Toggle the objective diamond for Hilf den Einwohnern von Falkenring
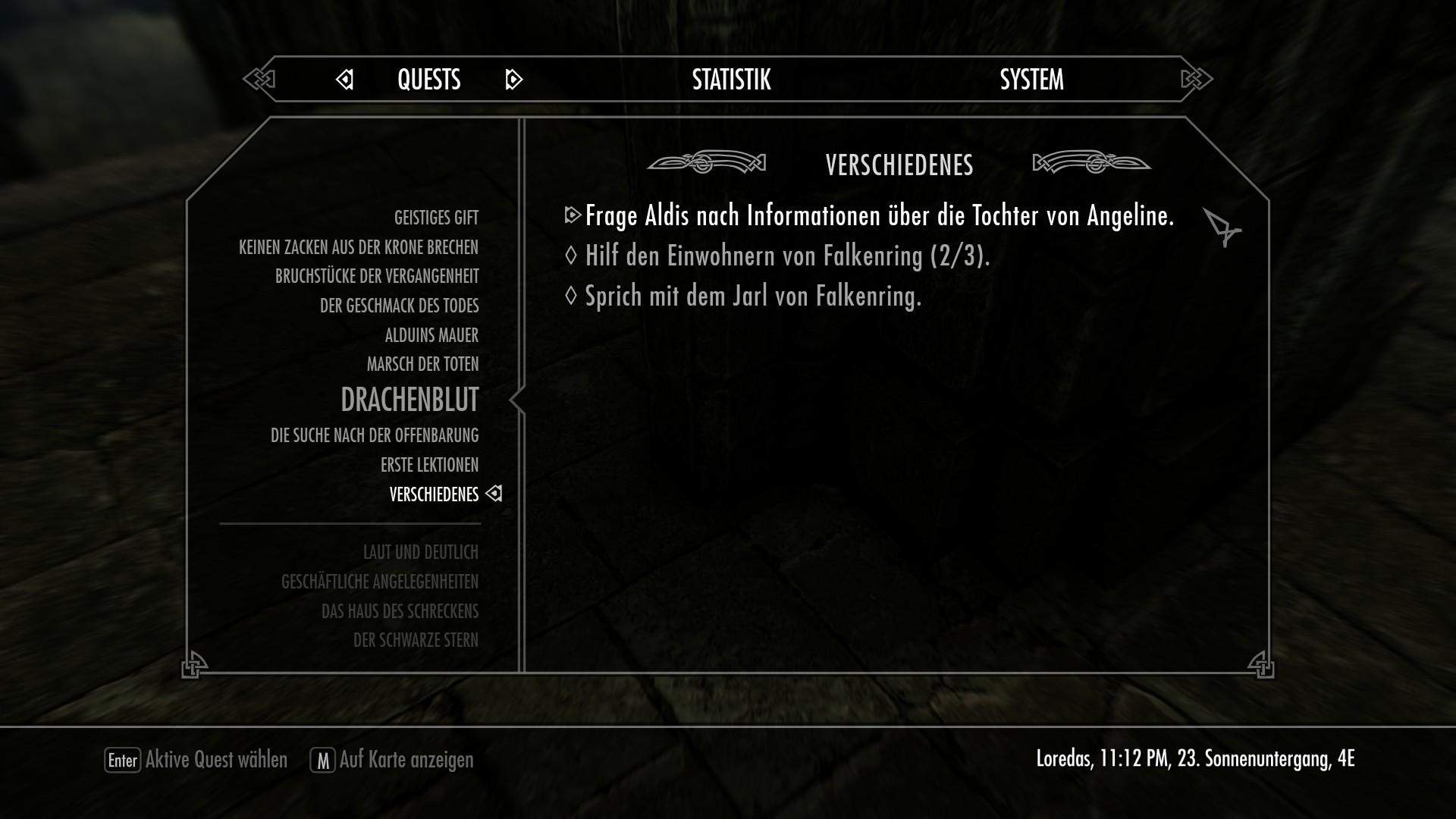This screenshot has height=819, width=1456. tap(570, 256)
